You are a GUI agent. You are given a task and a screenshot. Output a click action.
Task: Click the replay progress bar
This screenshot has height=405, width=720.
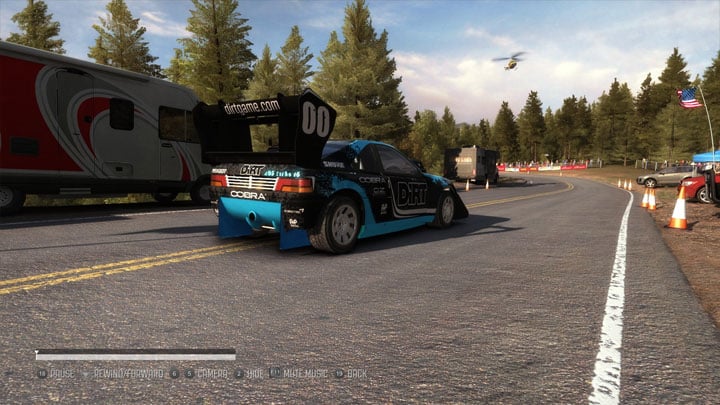pos(135,354)
